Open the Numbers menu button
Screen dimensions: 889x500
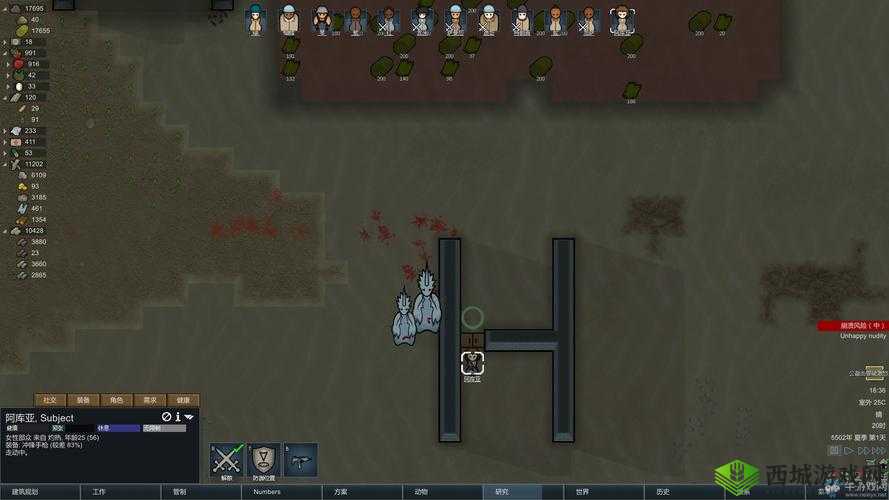tap(267, 492)
